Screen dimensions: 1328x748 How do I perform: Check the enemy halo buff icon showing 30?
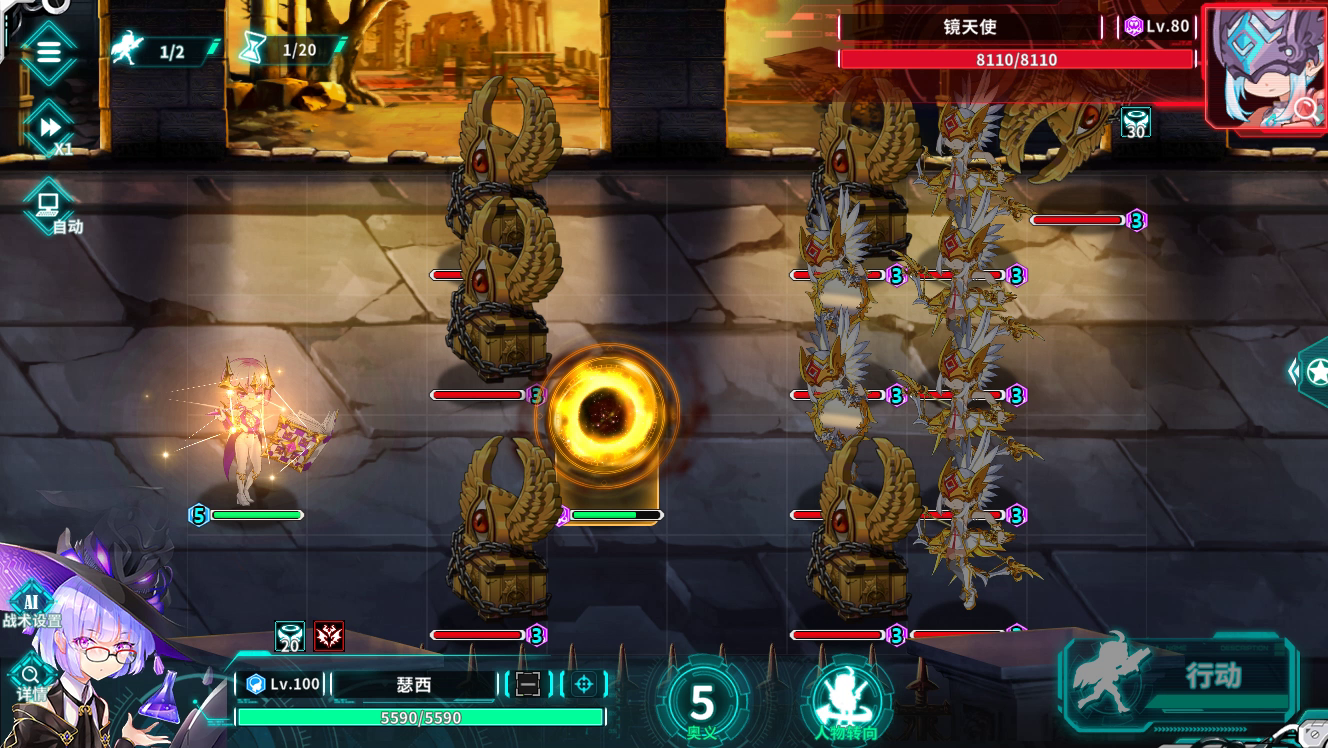(x=1135, y=122)
